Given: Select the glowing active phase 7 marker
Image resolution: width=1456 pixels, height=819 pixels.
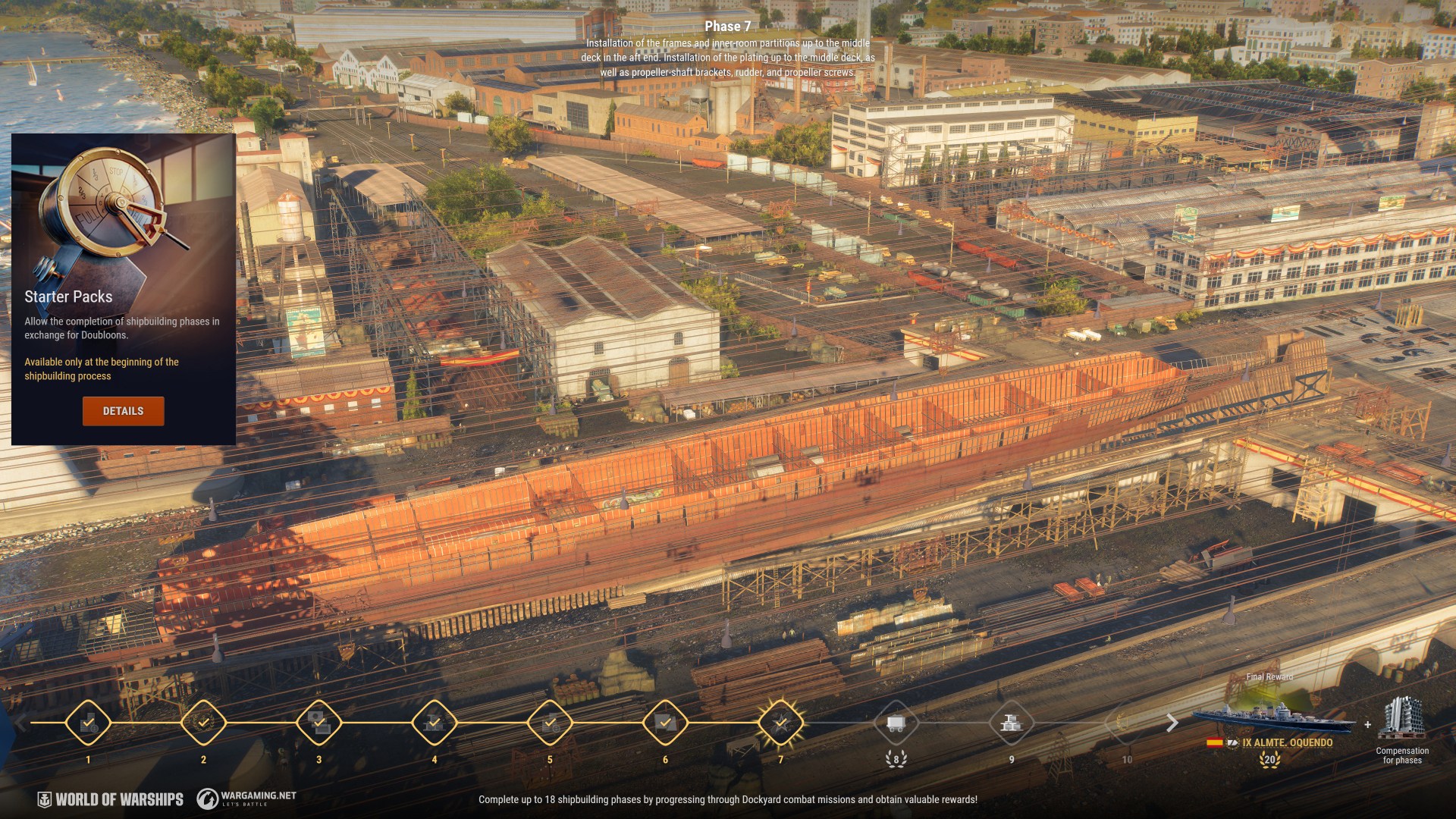Looking at the screenshot, I should [782, 723].
